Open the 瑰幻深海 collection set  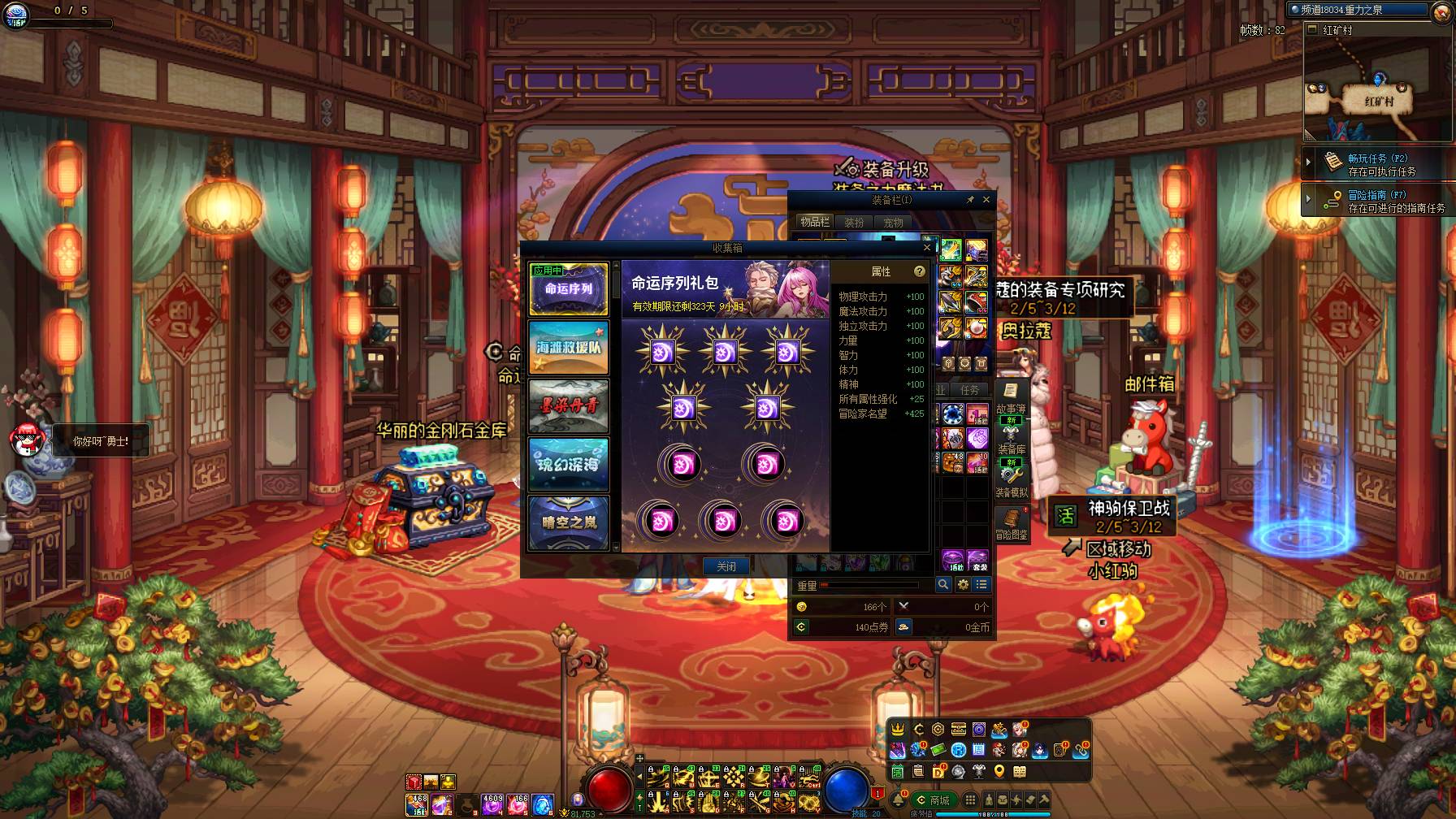click(x=568, y=464)
